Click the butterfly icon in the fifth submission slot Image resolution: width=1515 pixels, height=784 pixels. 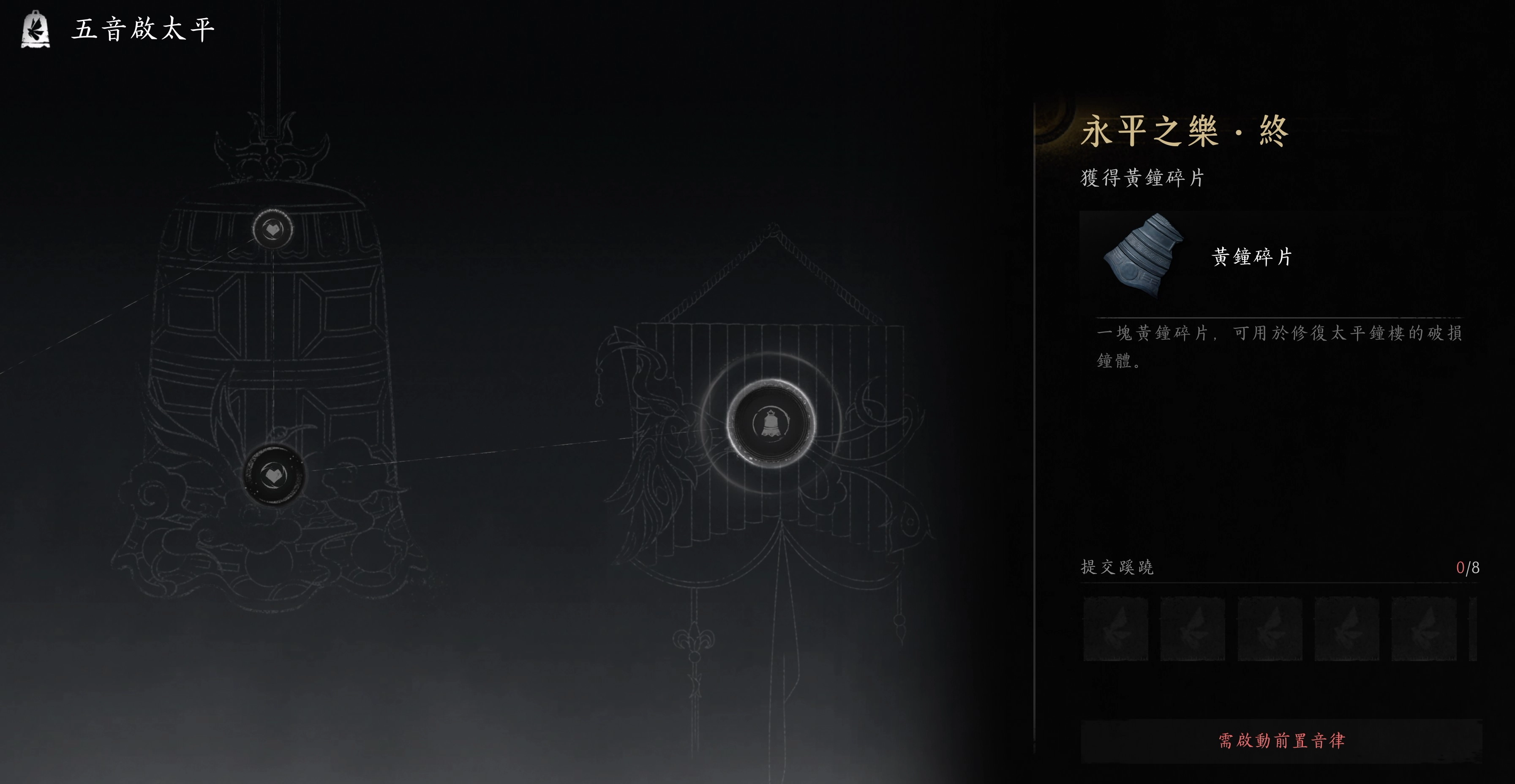(x=1422, y=629)
